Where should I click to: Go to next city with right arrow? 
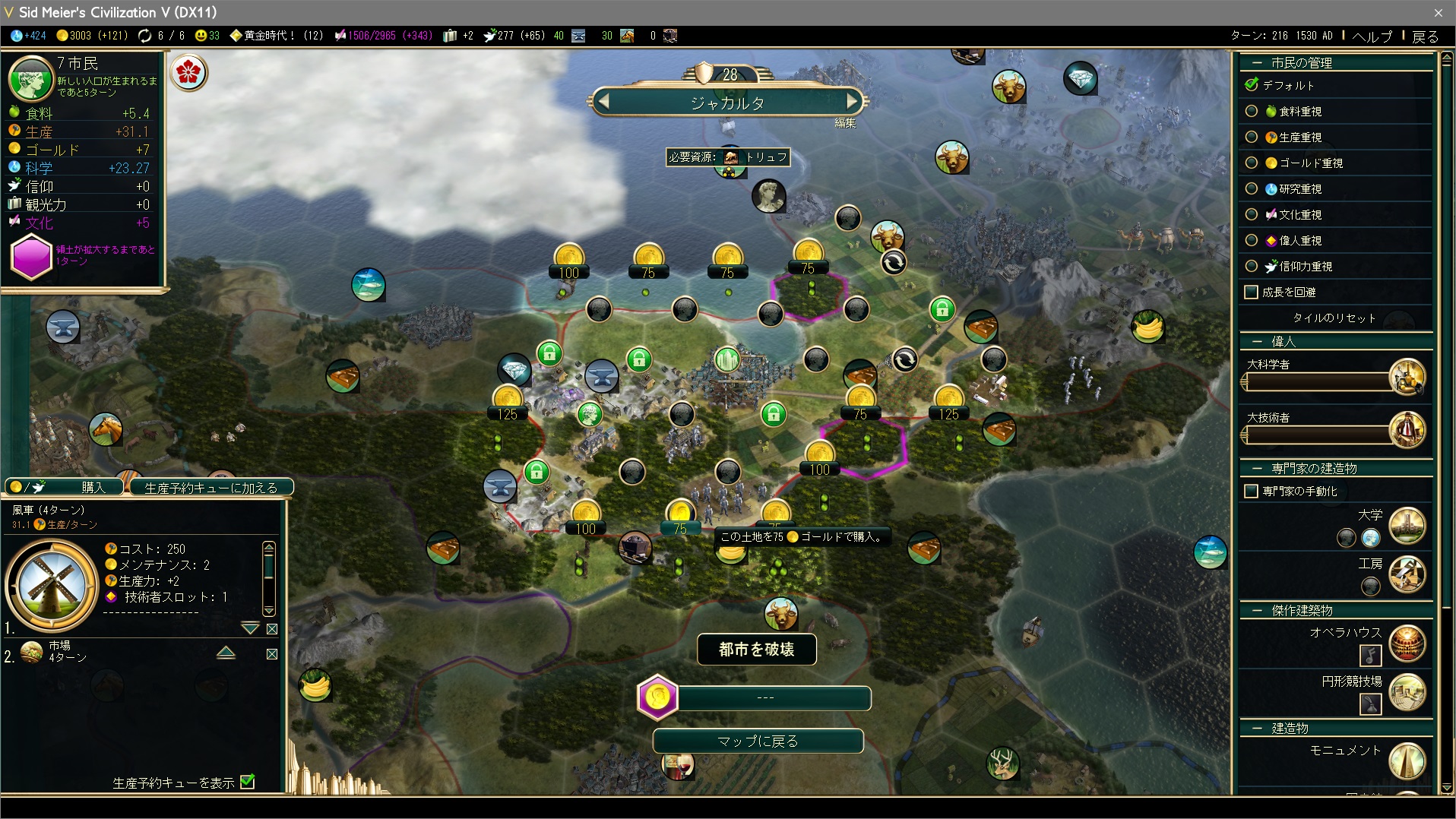(852, 101)
